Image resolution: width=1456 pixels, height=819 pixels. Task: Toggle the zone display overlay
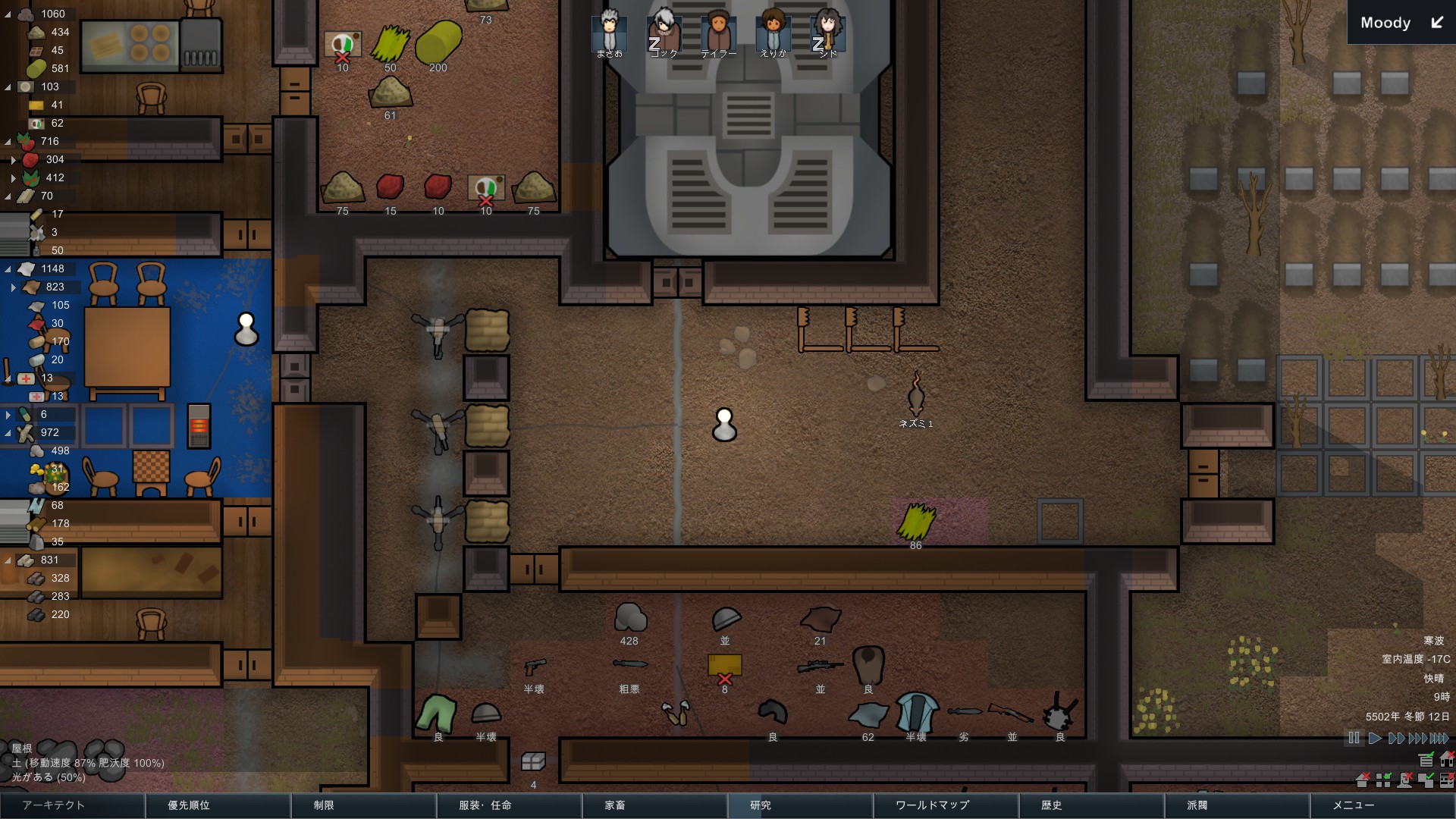click(x=1383, y=780)
